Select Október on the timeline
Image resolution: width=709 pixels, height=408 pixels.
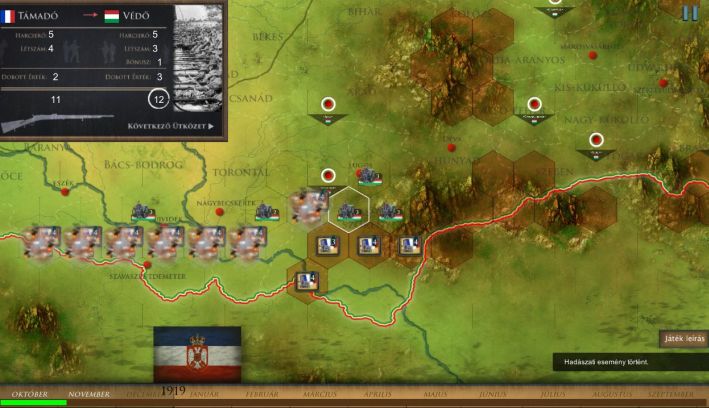click(x=28, y=395)
